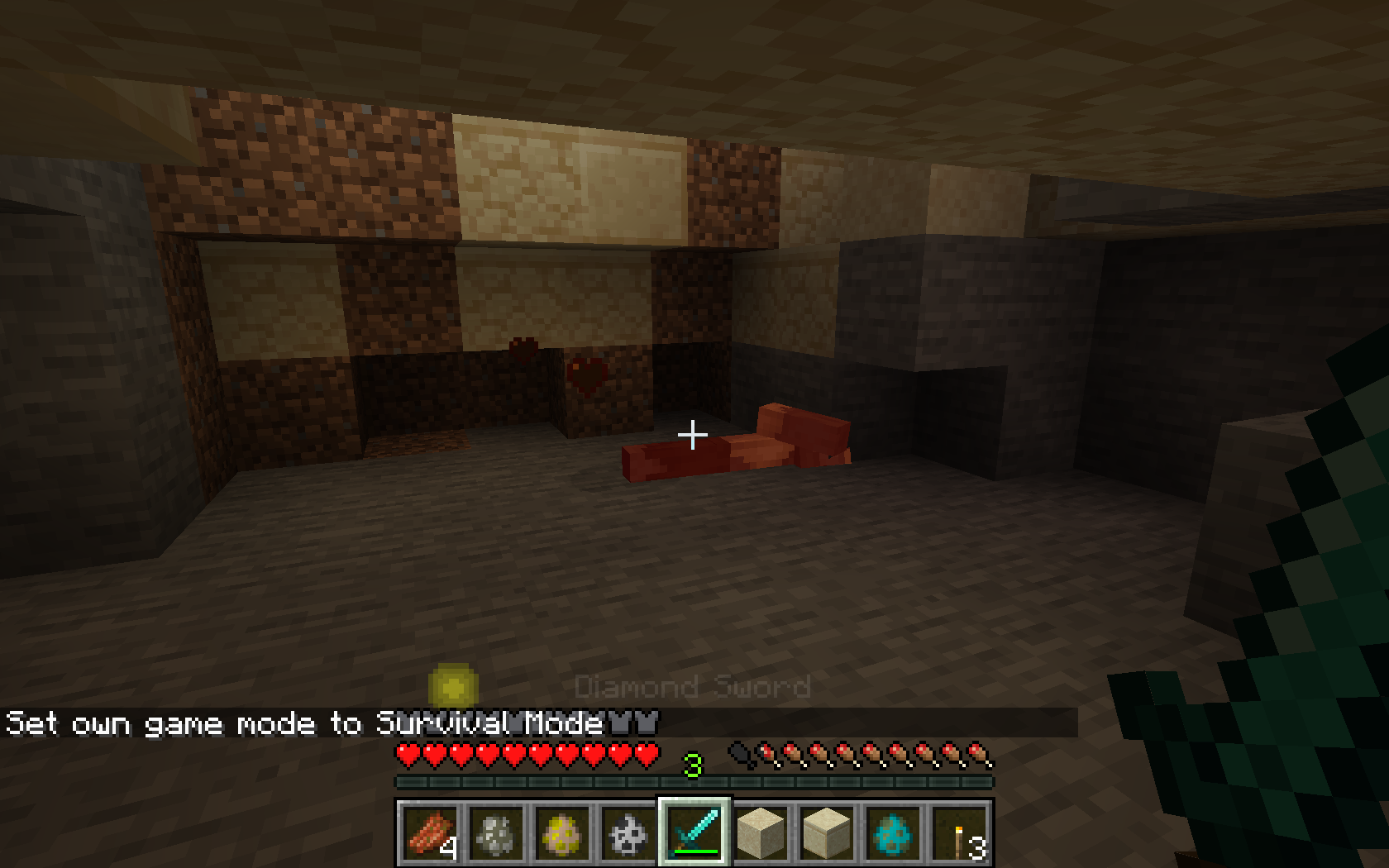Select the diamond sword hotbar slot
The width and height of the screenshot is (1389, 868).
694,832
